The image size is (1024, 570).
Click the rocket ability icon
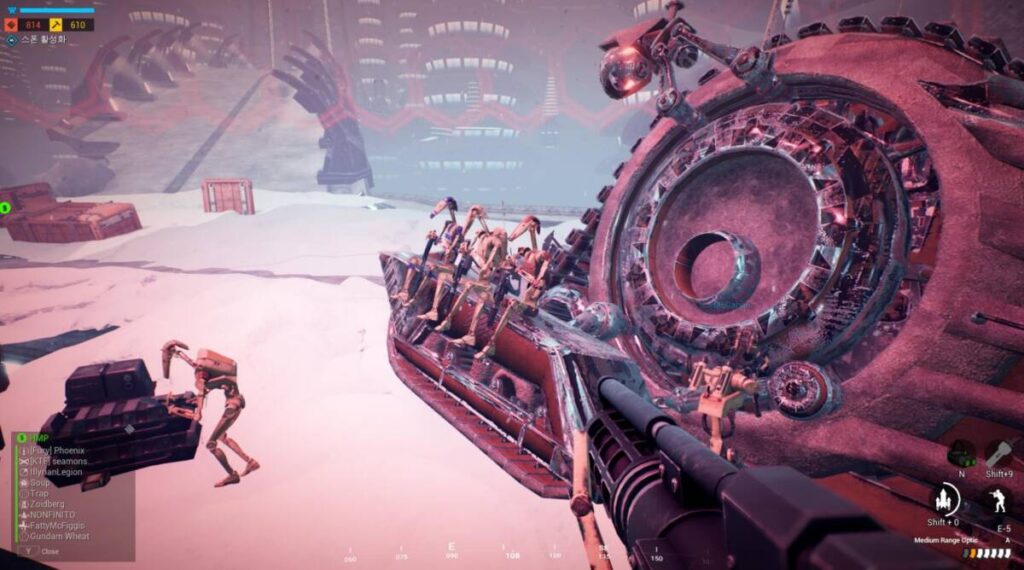point(943,500)
